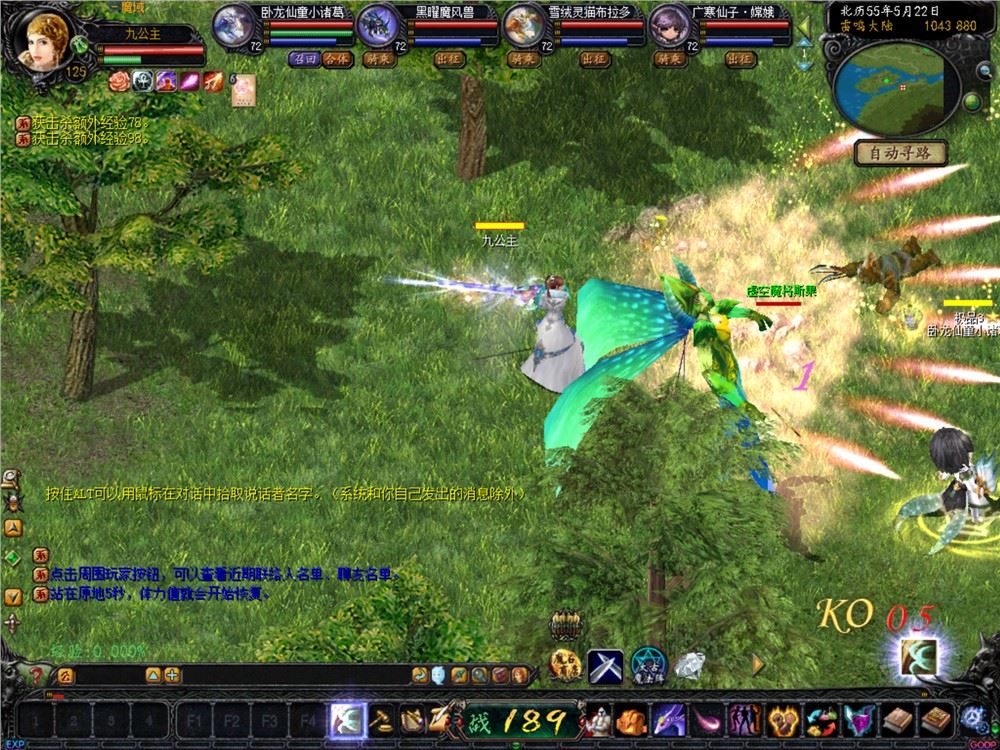Open the pentagram magic circle icon
The width and height of the screenshot is (1000, 750).
click(648, 663)
